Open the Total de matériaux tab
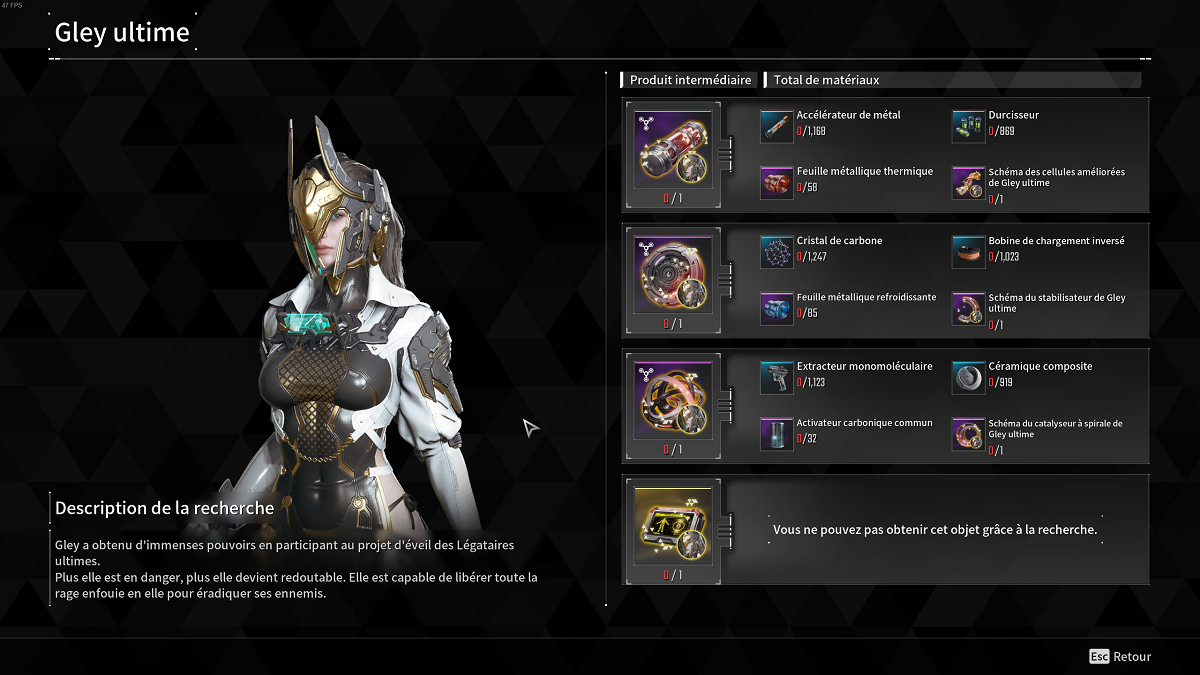 (826, 80)
